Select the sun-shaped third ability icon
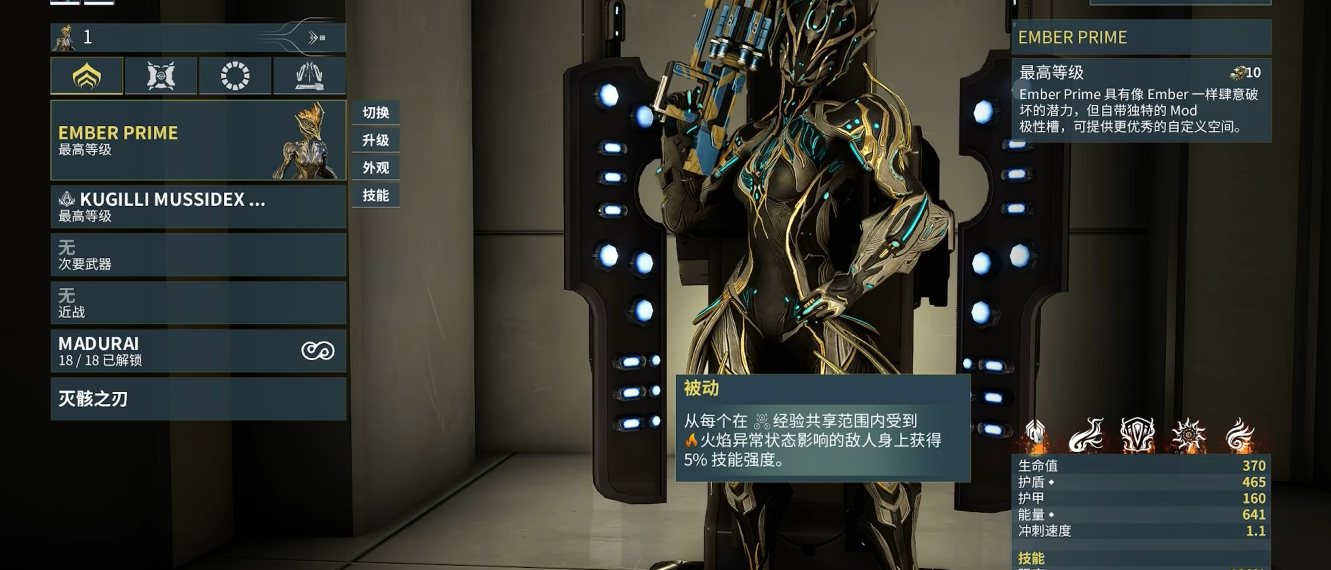 click(x=1189, y=436)
